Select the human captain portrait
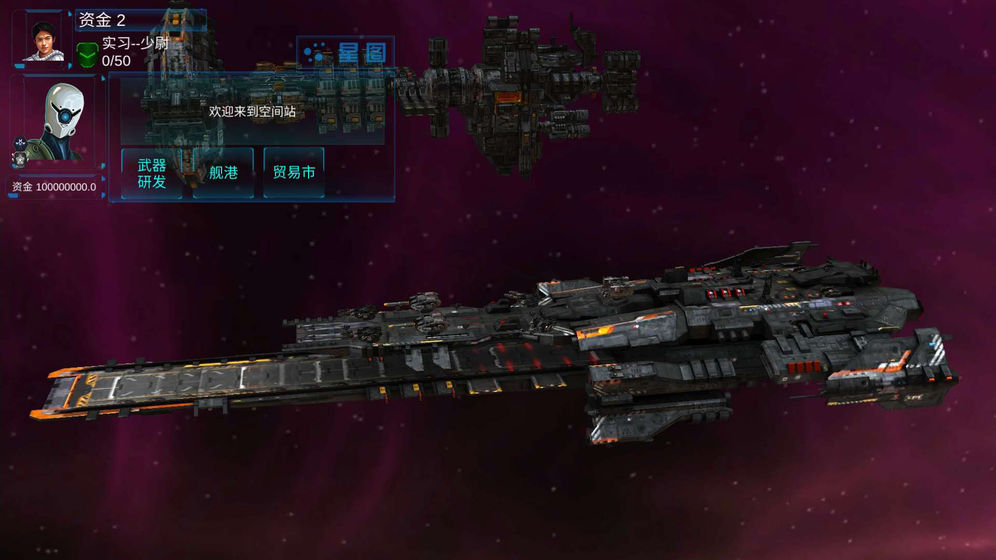 [43, 39]
